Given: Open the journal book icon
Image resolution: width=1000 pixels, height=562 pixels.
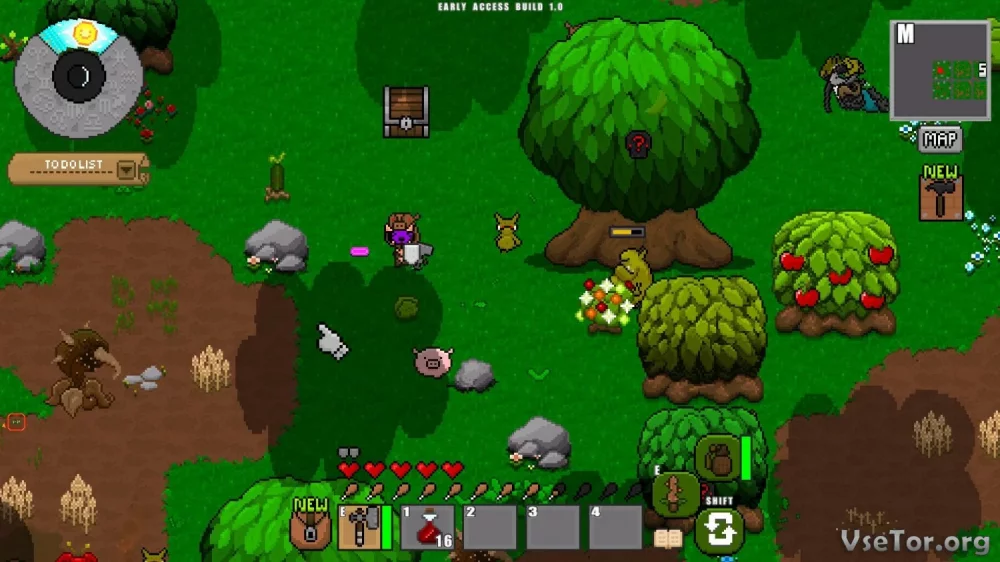Looking at the screenshot, I should click(x=667, y=539).
